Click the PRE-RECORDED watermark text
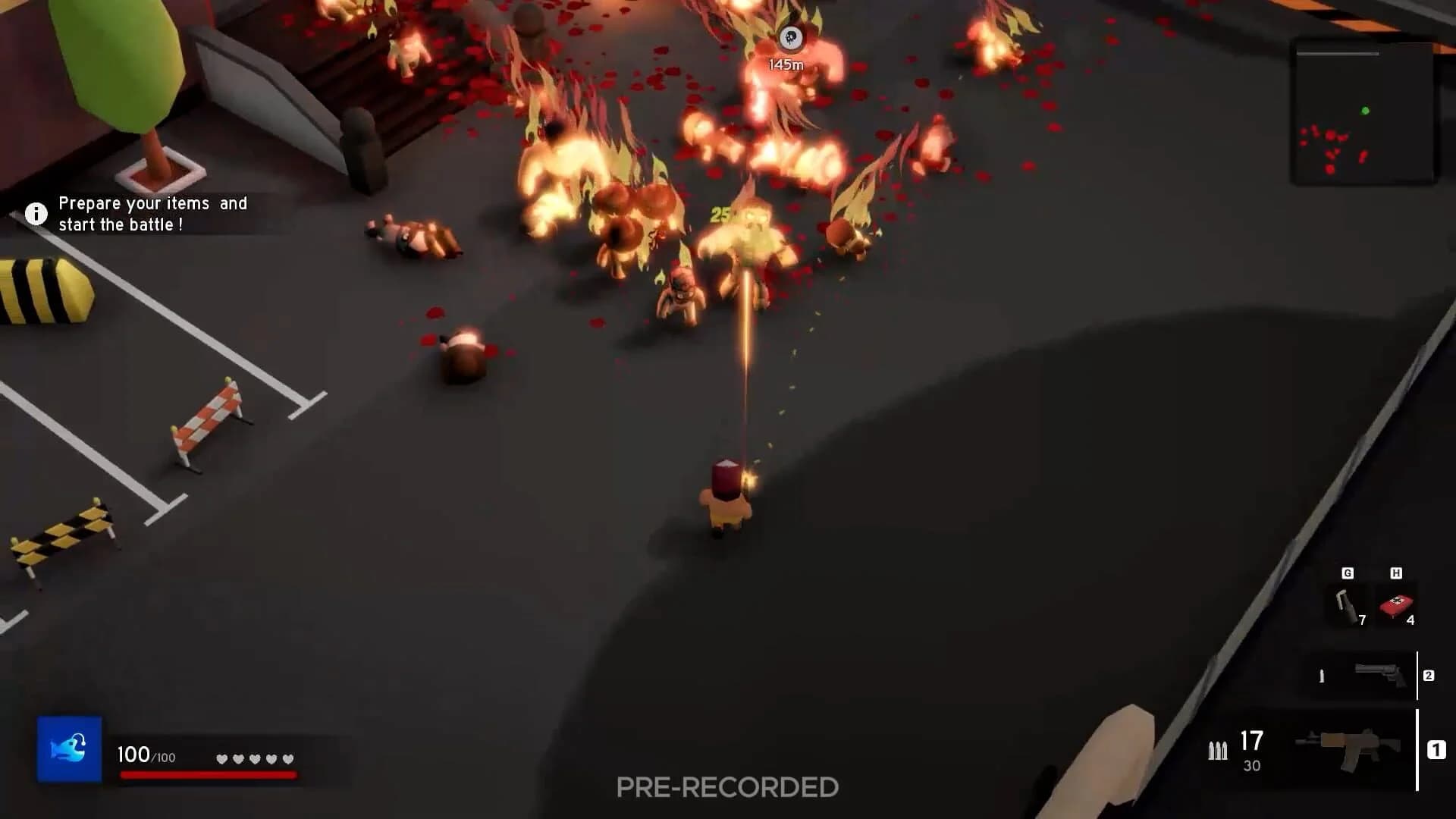Screen dimensions: 1456x819 [x=726, y=787]
